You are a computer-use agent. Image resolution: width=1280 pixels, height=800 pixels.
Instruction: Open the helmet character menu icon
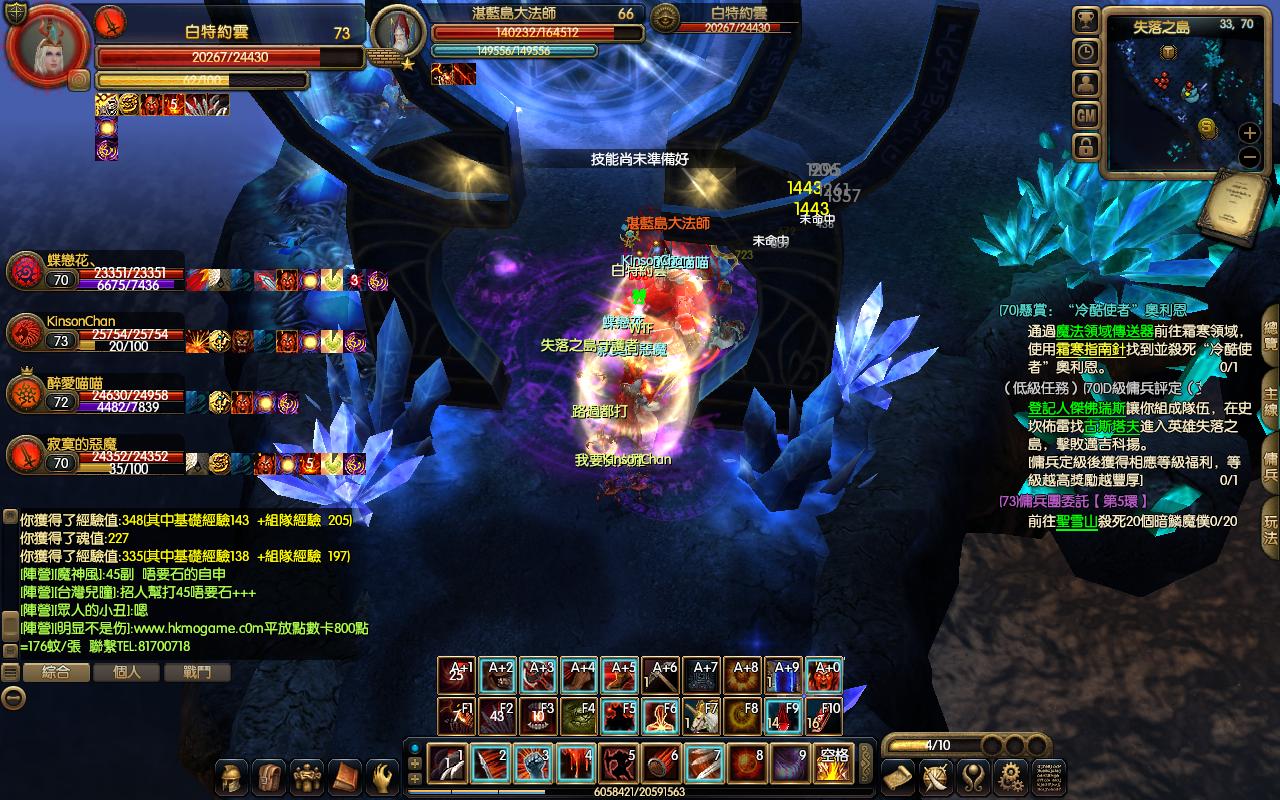click(232, 777)
